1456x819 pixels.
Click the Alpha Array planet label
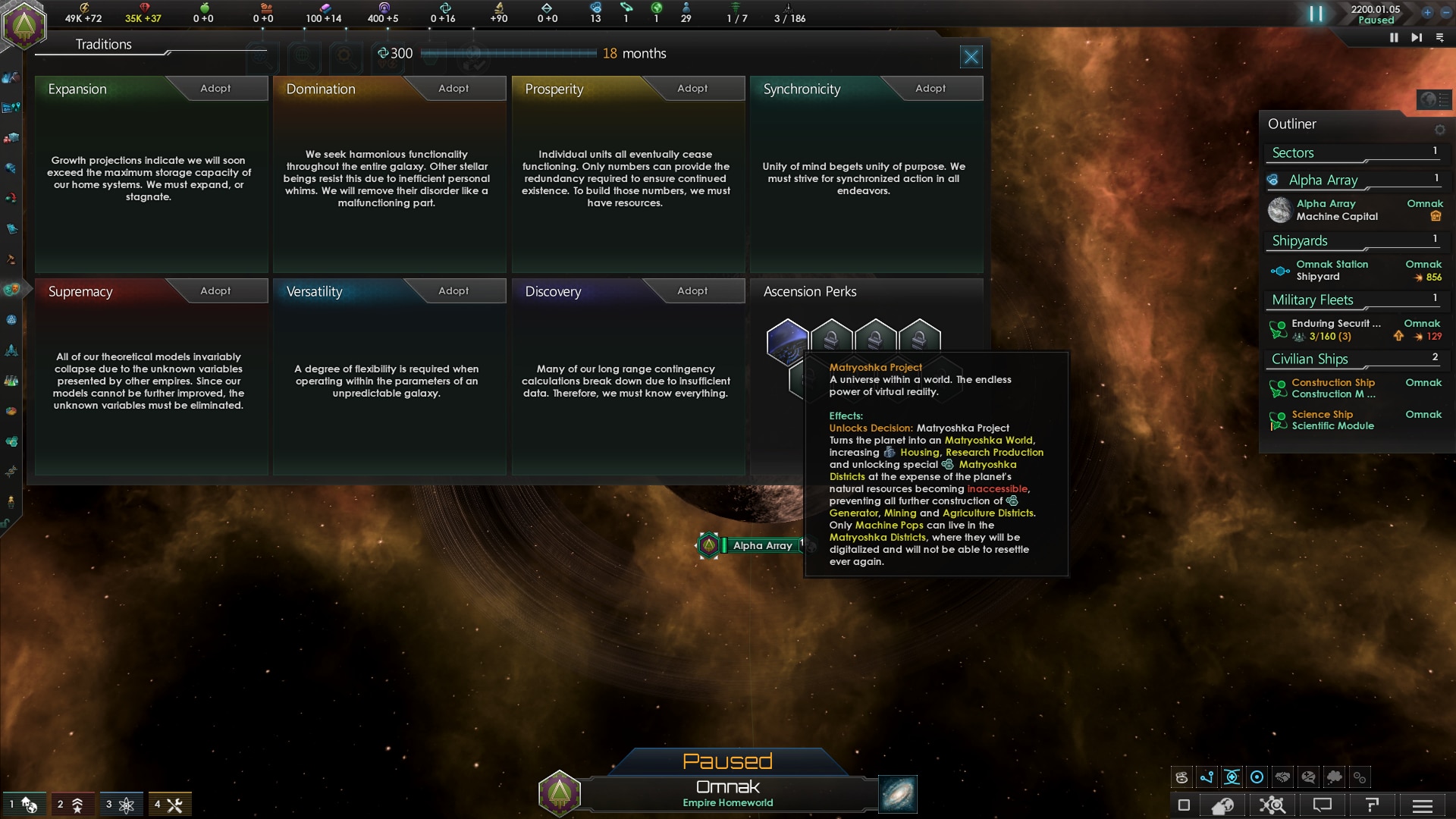click(762, 545)
